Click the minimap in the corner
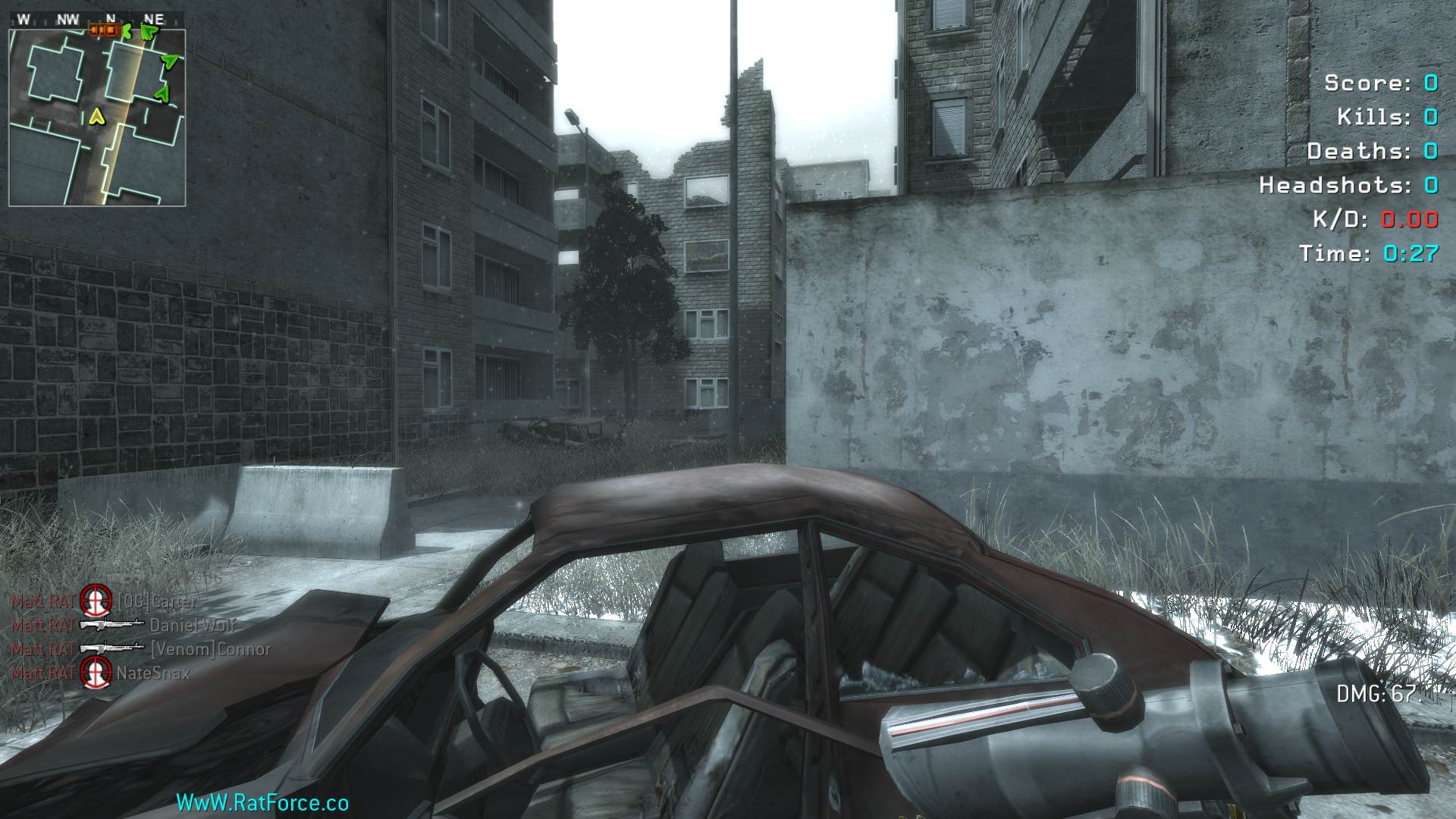1456x819 pixels. [x=97, y=118]
